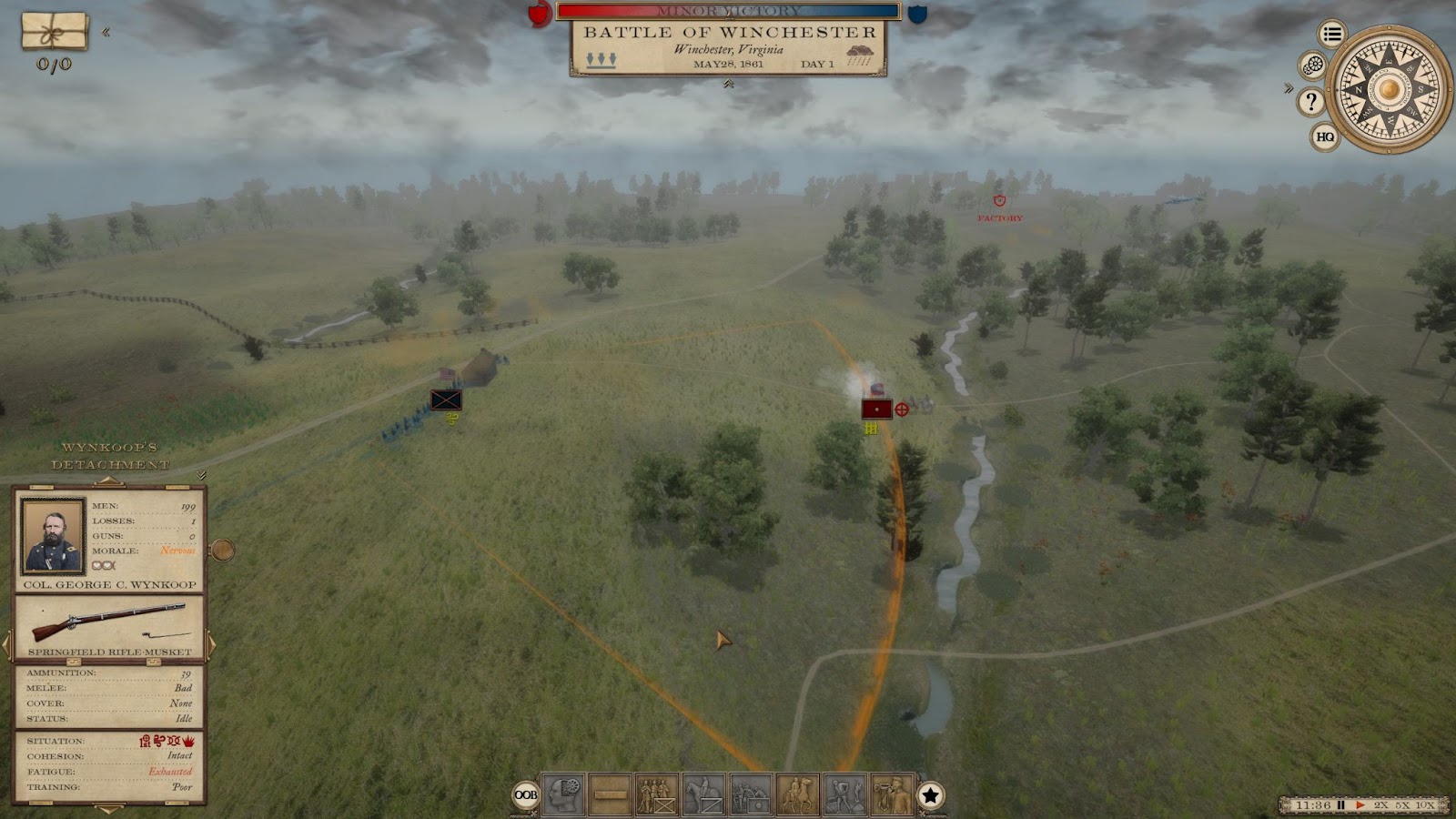
Task: Open the list menu button by the compass
Action: [x=1332, y=35]
